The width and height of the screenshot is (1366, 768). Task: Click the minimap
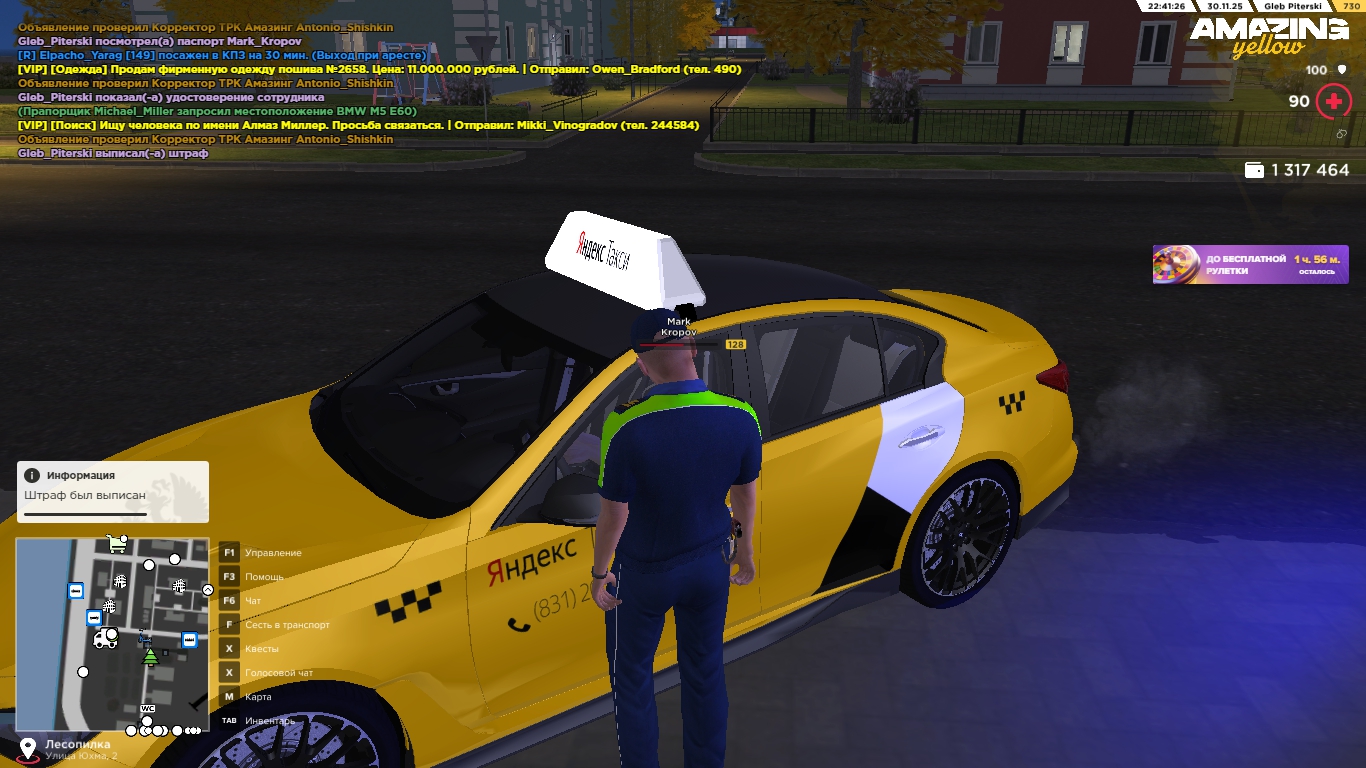113,633
